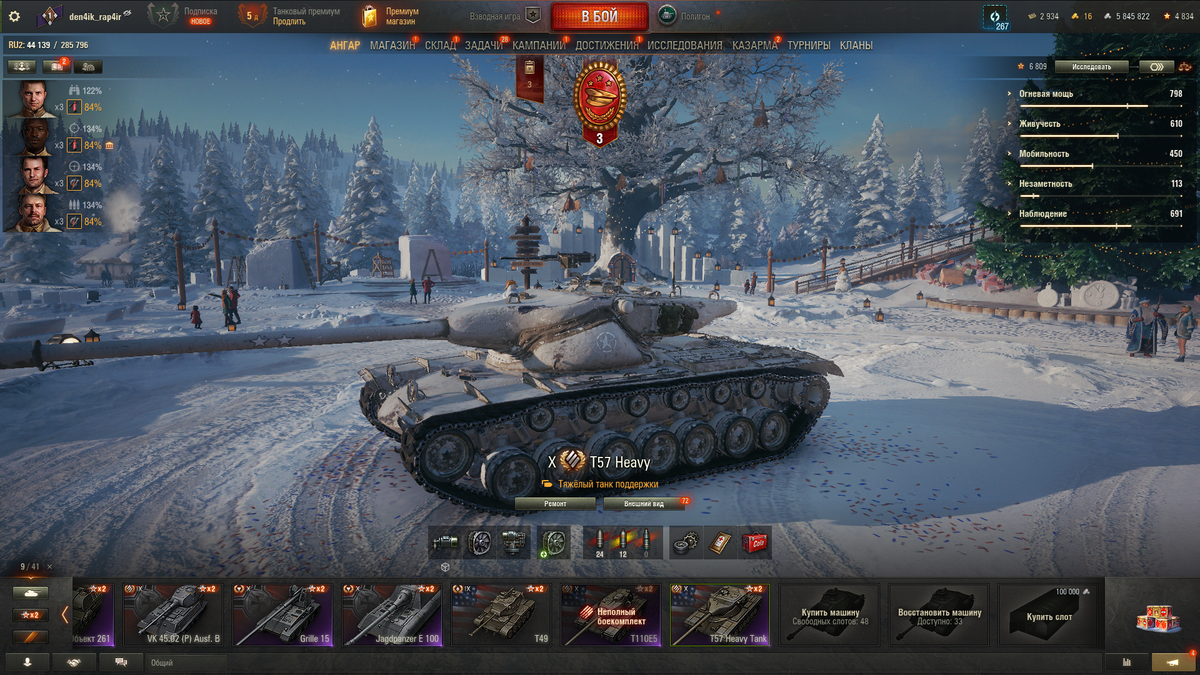Click Купить слот to buy a slot
Viewport: 1200px width, 675px height.
click(1049, 614)
